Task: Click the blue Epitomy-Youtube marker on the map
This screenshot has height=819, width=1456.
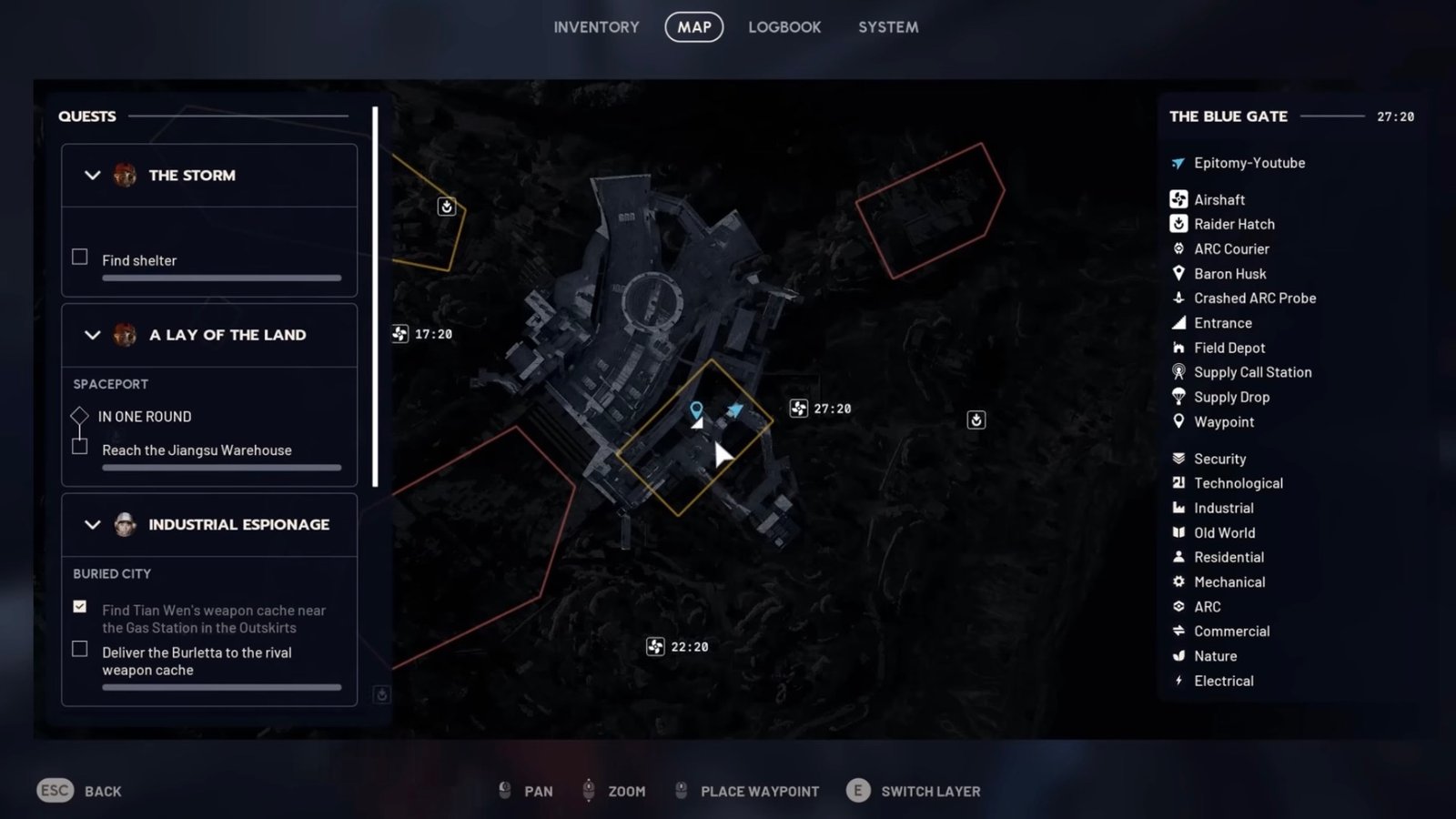Action: tap(733, 409)
